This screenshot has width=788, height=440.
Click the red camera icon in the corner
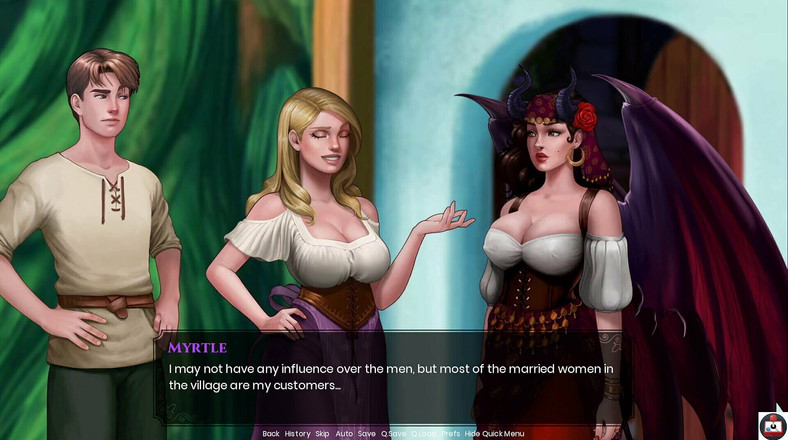click(x=772, y=426)
